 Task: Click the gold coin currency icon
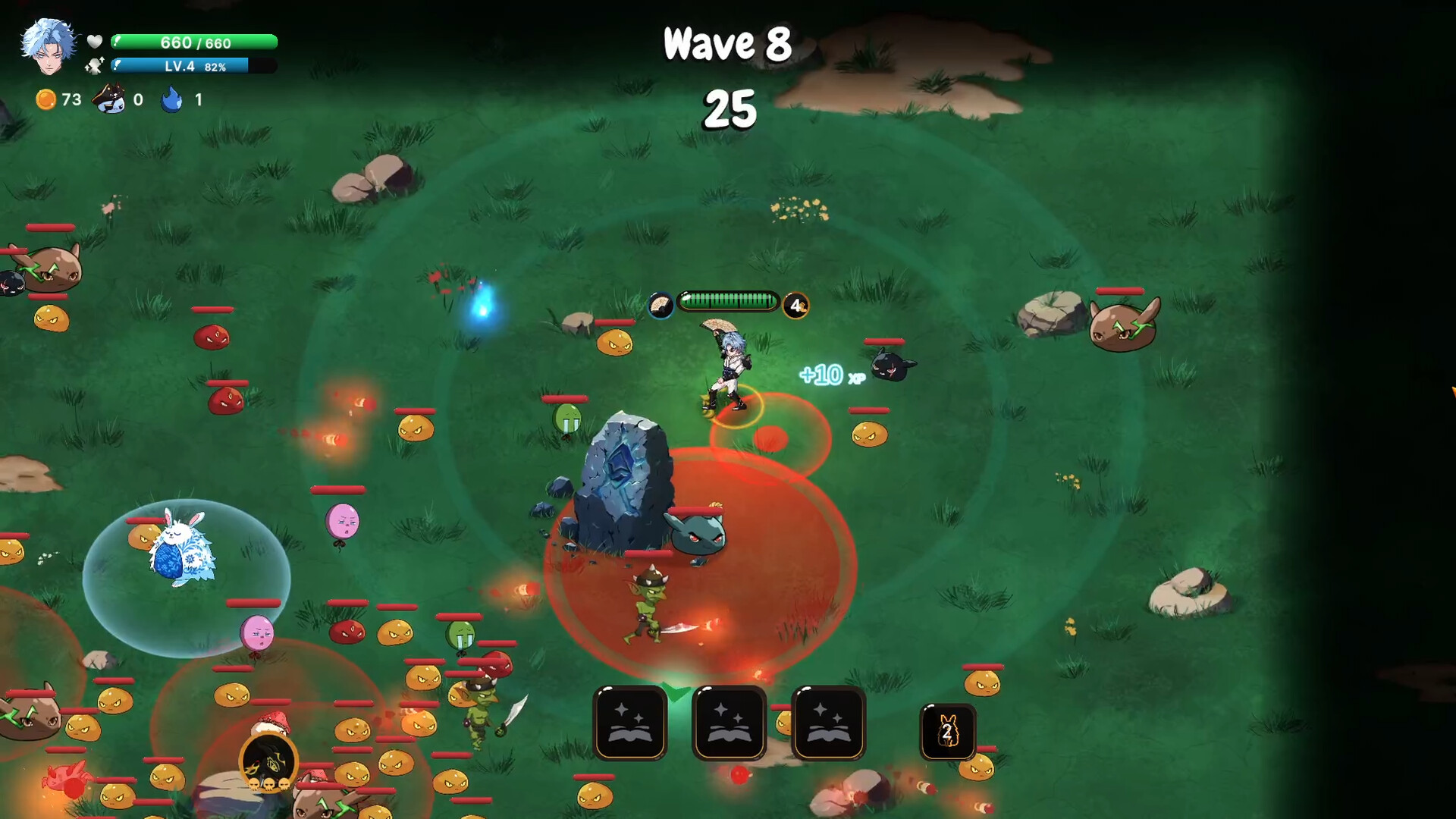pos(47,99)
